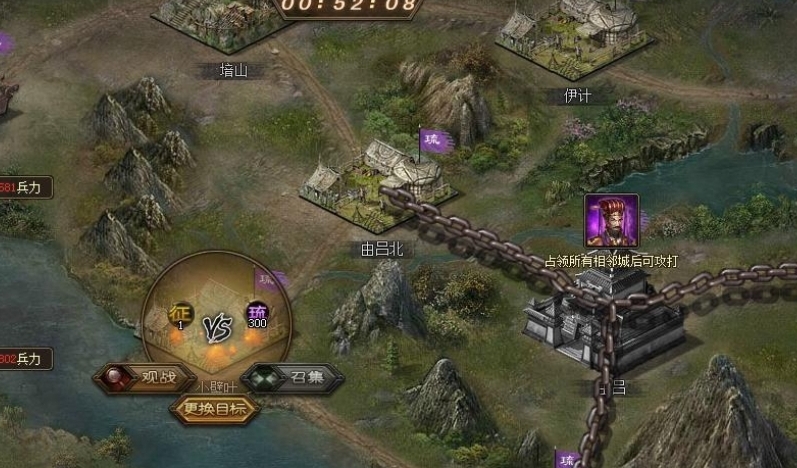Select the chained black fortress city
Viewport: 797px width, 468px height.
[x=605, y=322]
